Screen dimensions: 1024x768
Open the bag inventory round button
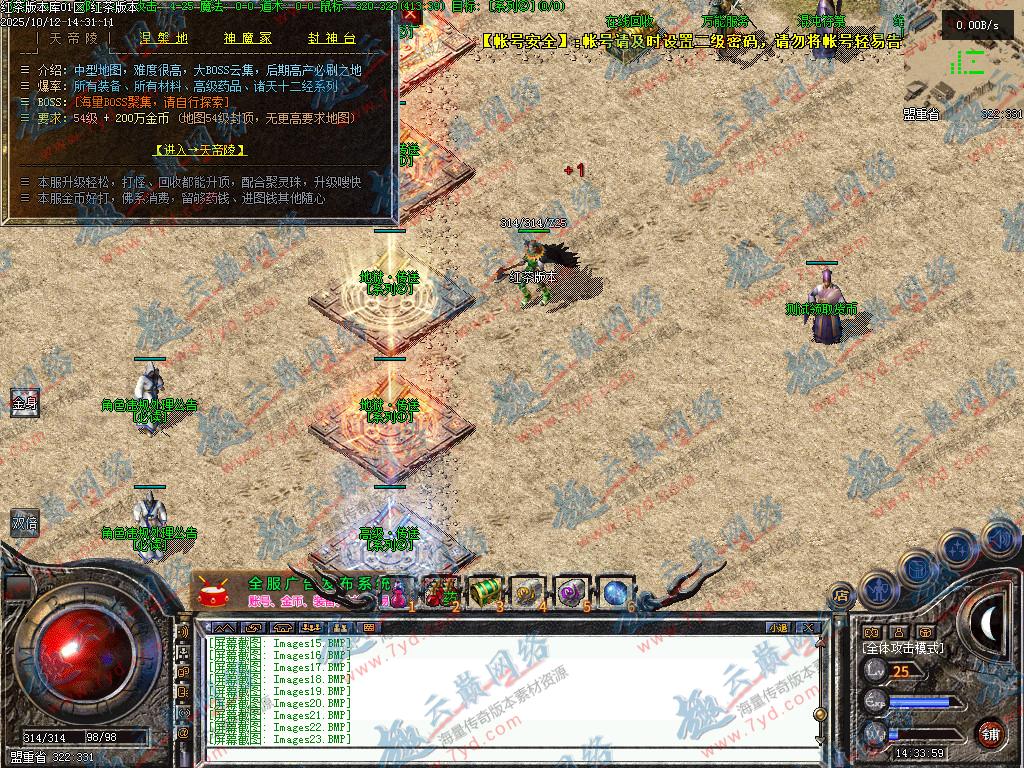tap(918, 567)
